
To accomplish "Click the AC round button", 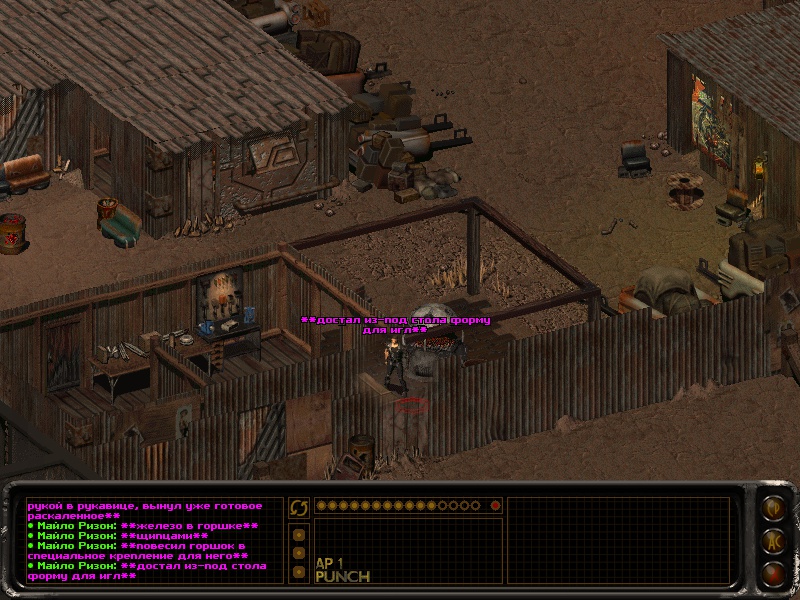I will click(x=773, y=540).
